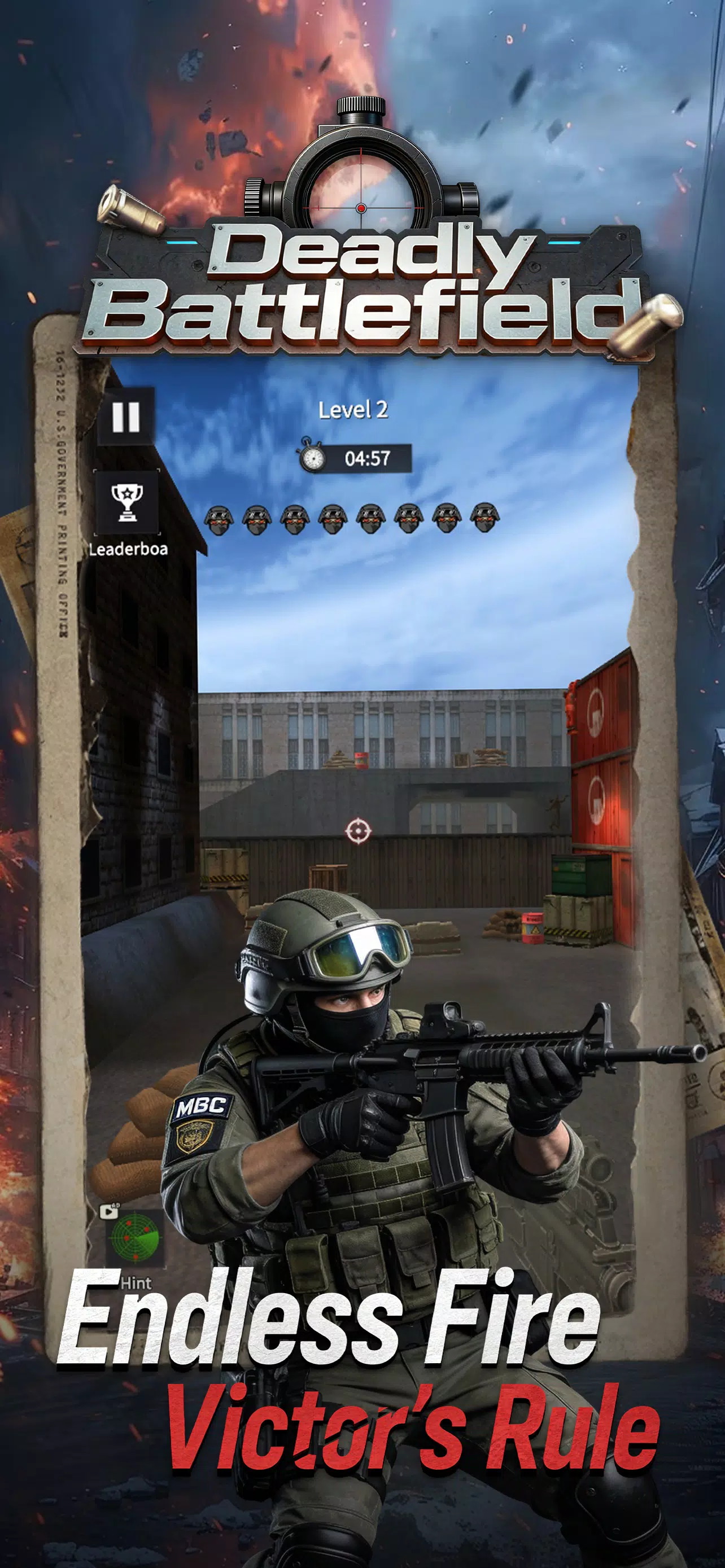Click the first enemy helmet counter icon

click(221, 518)
